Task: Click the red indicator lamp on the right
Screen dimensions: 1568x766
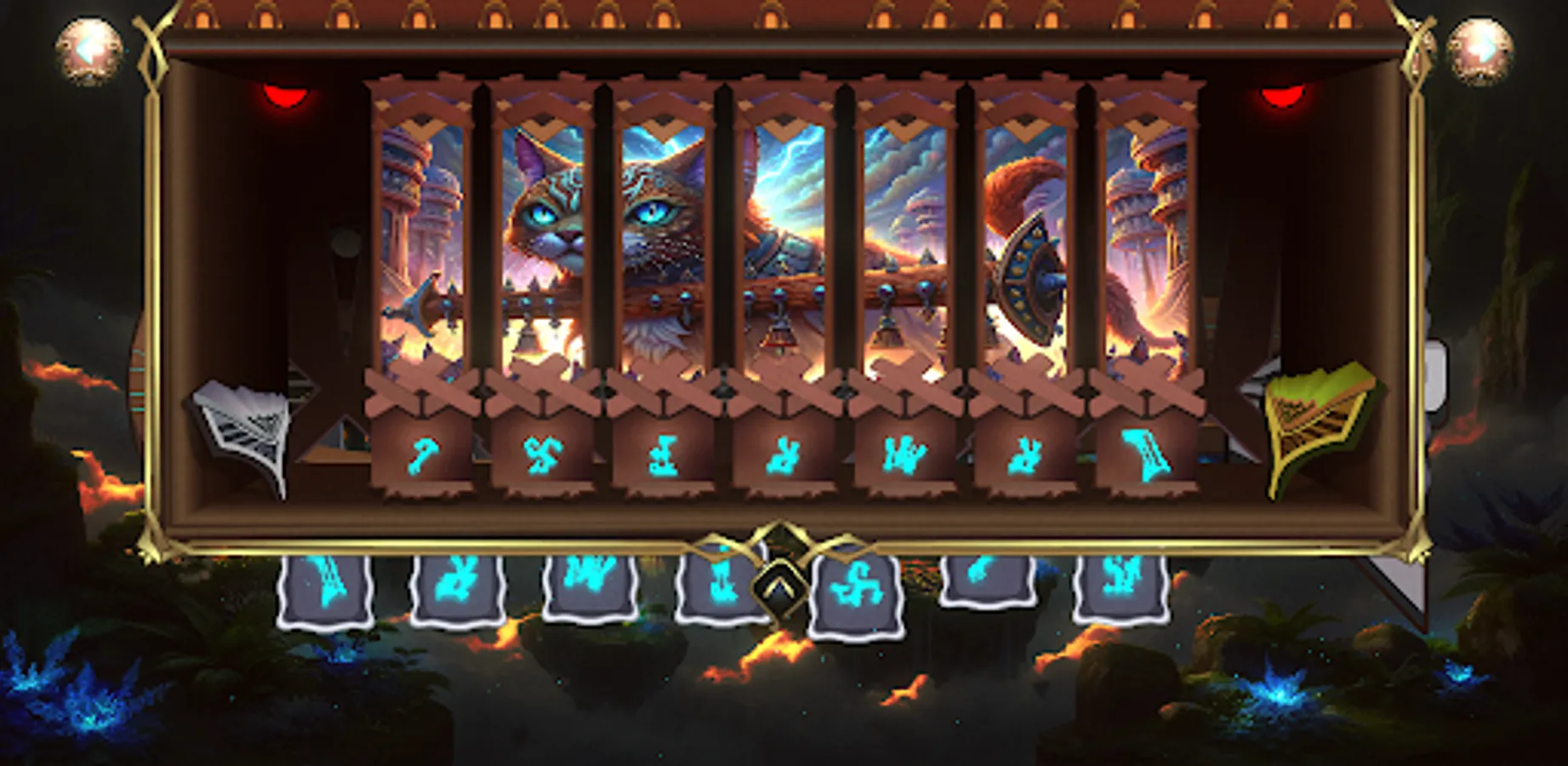Action: (1283, 94)
